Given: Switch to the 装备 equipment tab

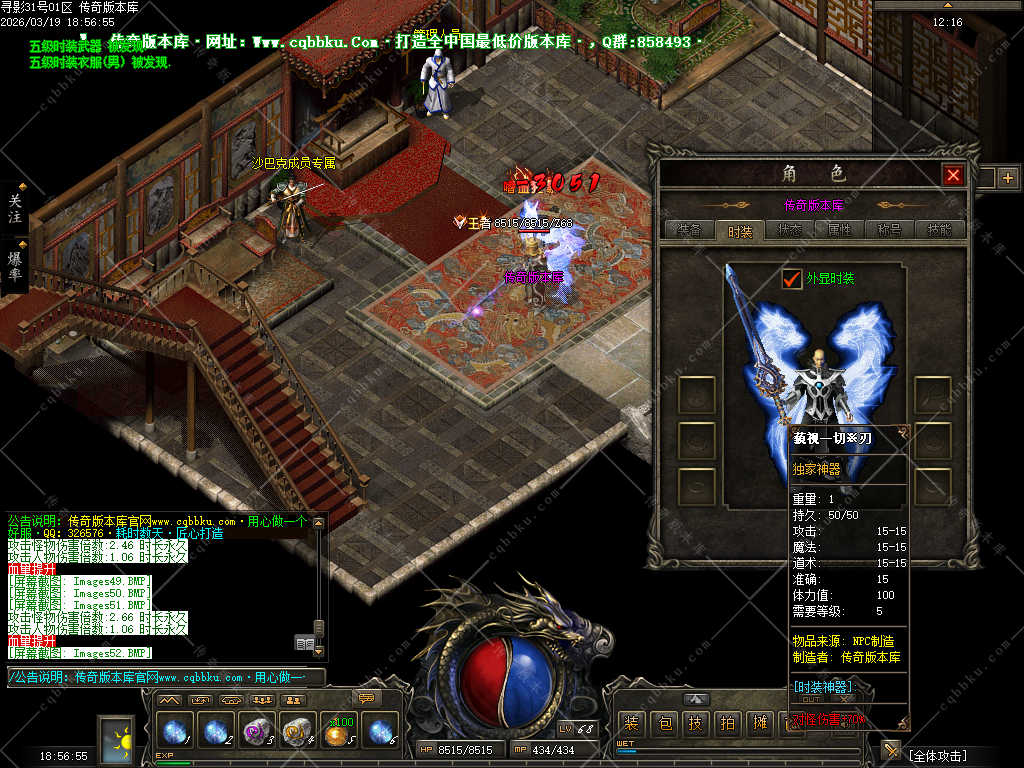Looking at the screenshot, I should pos(689,230).
